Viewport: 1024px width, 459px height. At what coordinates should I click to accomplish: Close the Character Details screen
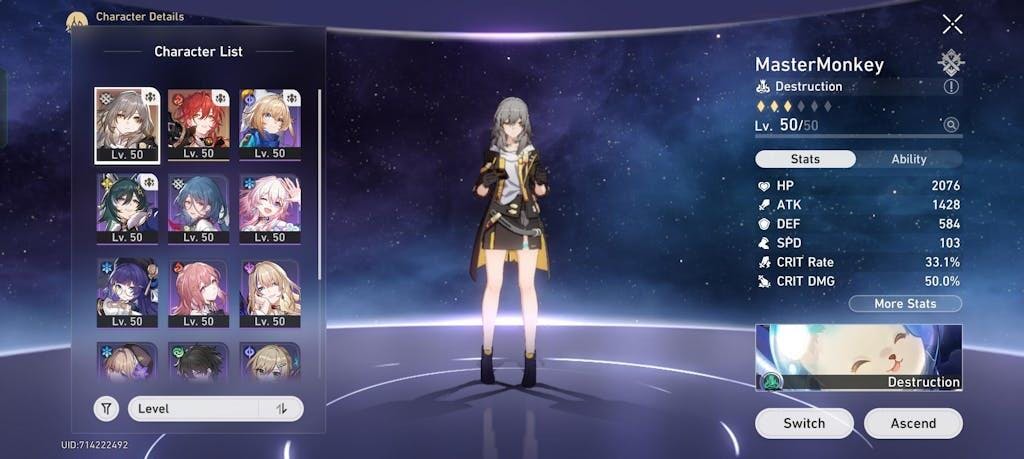point(952,24)
